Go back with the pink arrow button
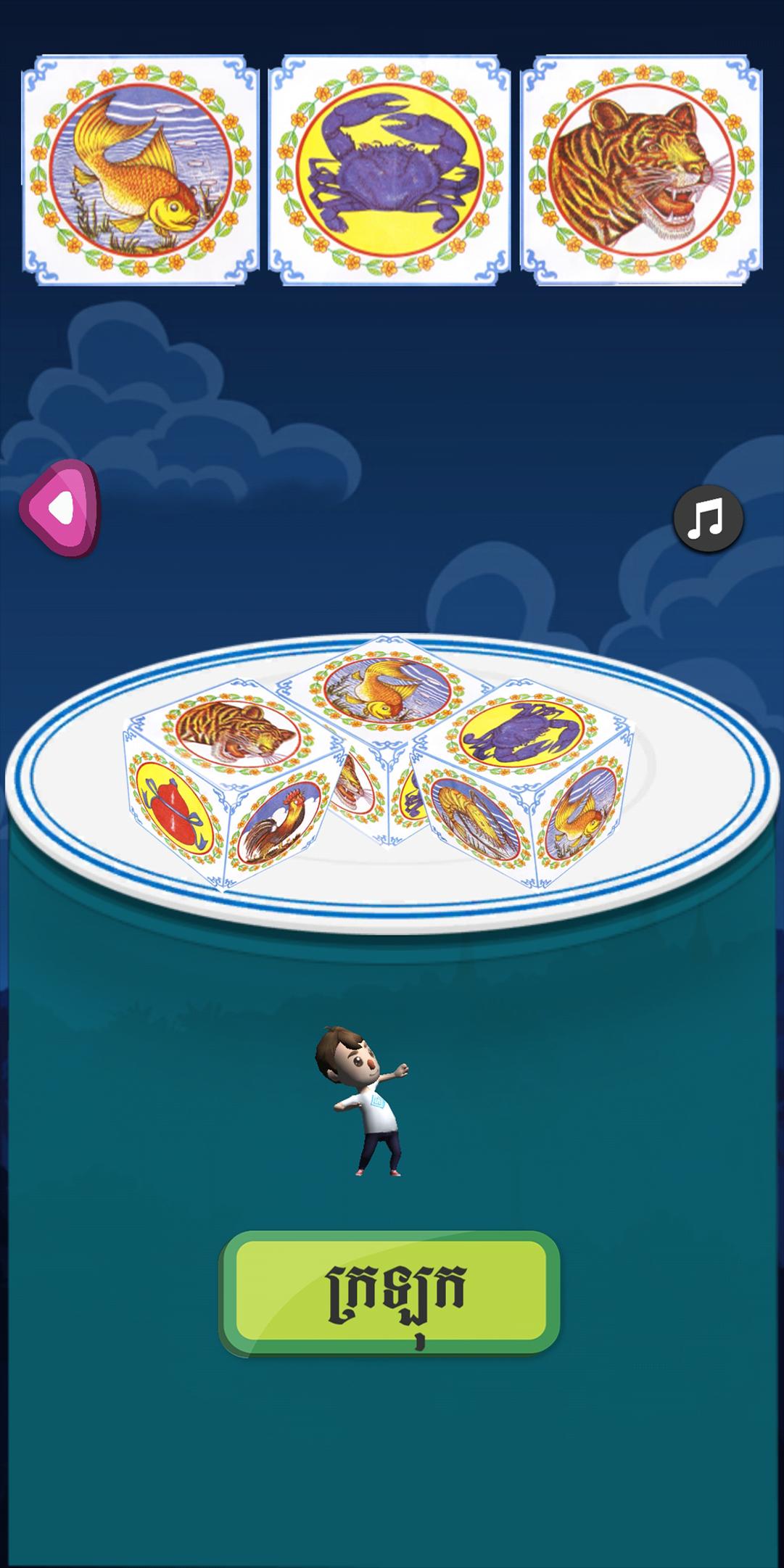 (60, 508)
